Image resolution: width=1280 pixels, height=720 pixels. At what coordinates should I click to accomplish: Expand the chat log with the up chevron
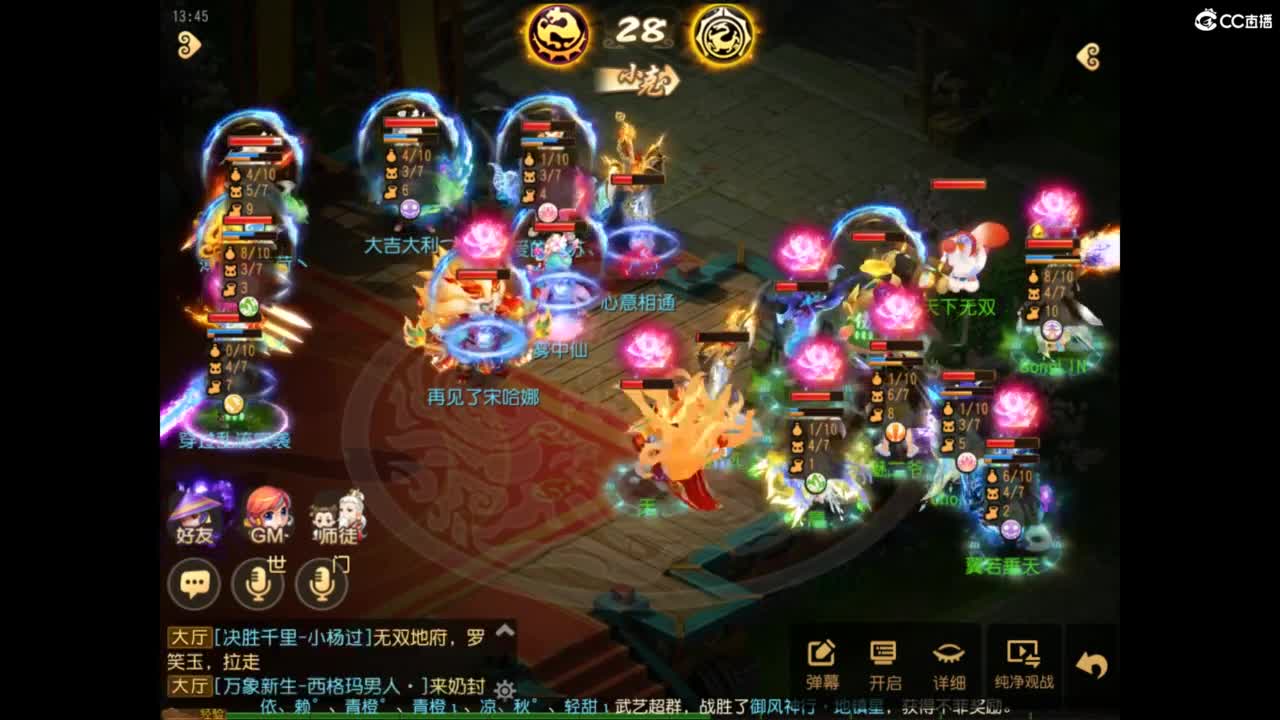(x=504, y=632)
